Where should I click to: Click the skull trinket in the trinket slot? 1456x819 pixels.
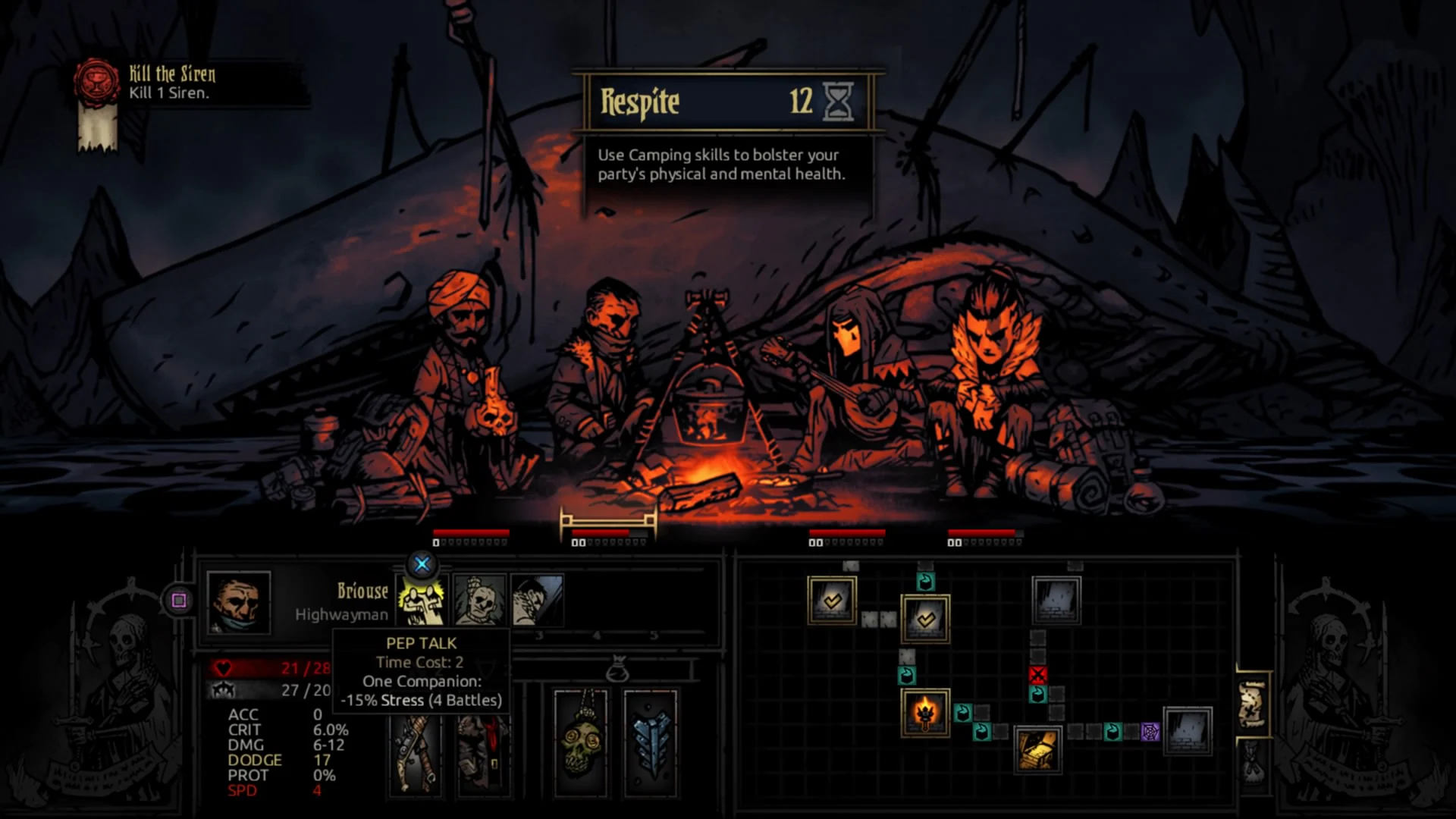pyautogui.click(x=579, y=748)
